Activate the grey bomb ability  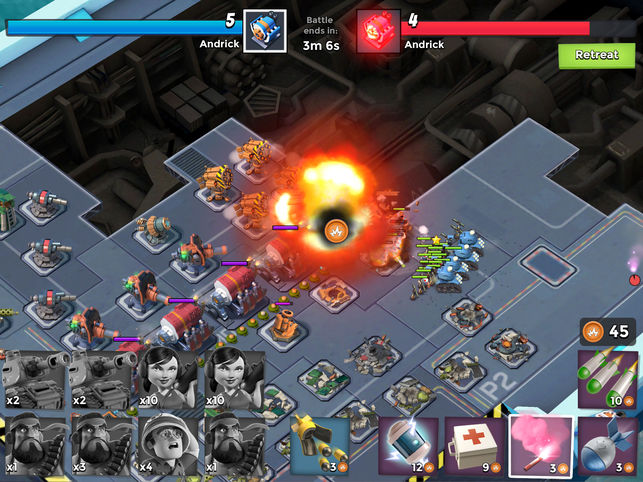click(x=609, y=443)
